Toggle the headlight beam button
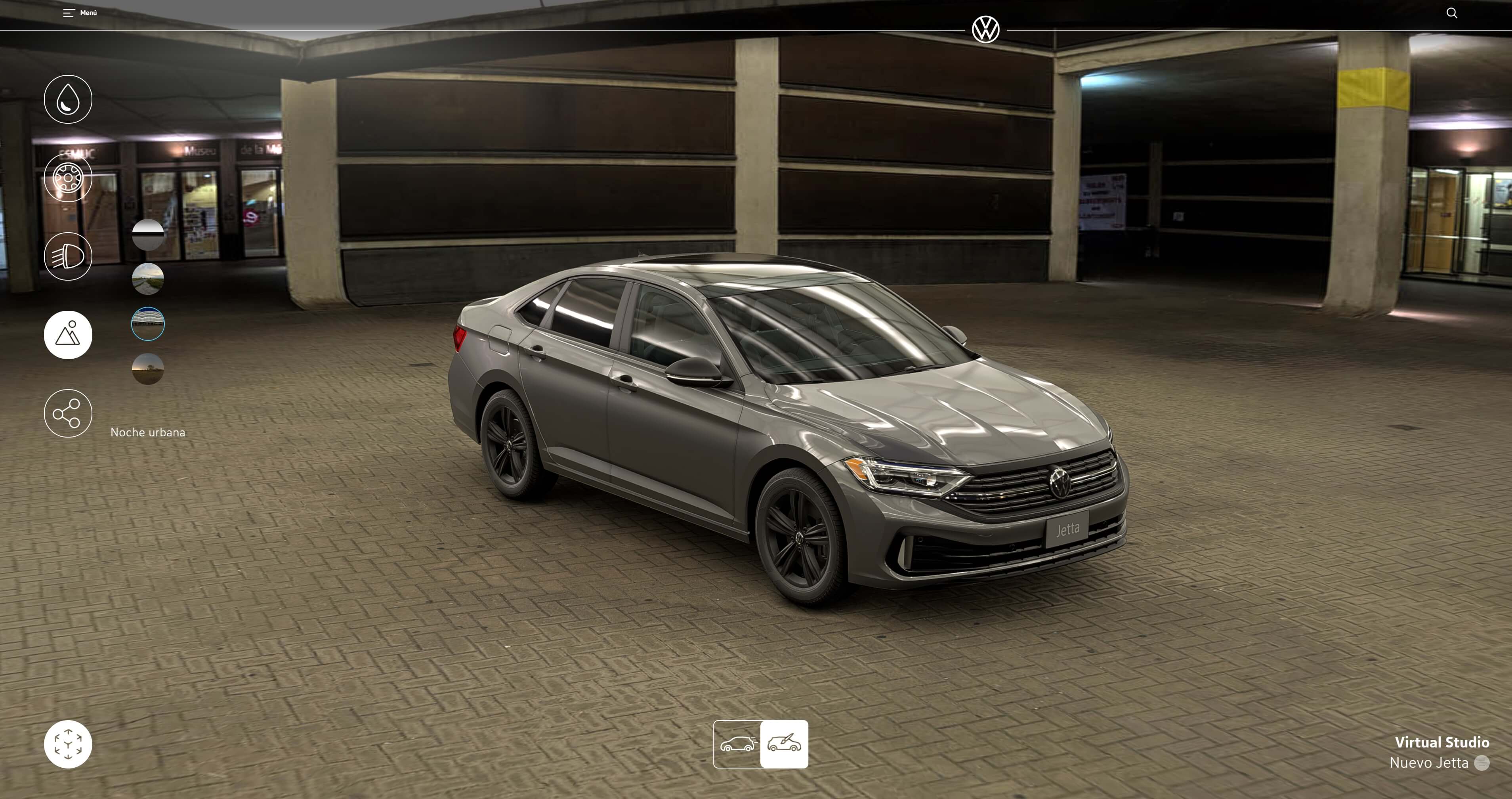Viewport: 1512px width, 799px height. tap(68, 256)
